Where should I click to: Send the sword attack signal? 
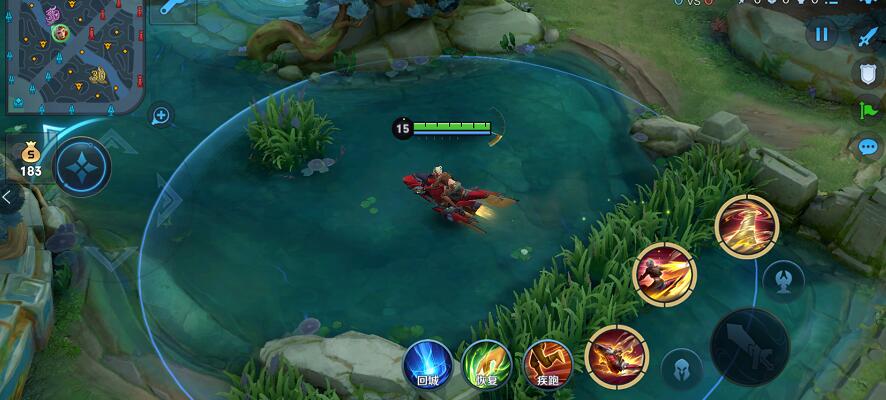[x=866, y=37]
